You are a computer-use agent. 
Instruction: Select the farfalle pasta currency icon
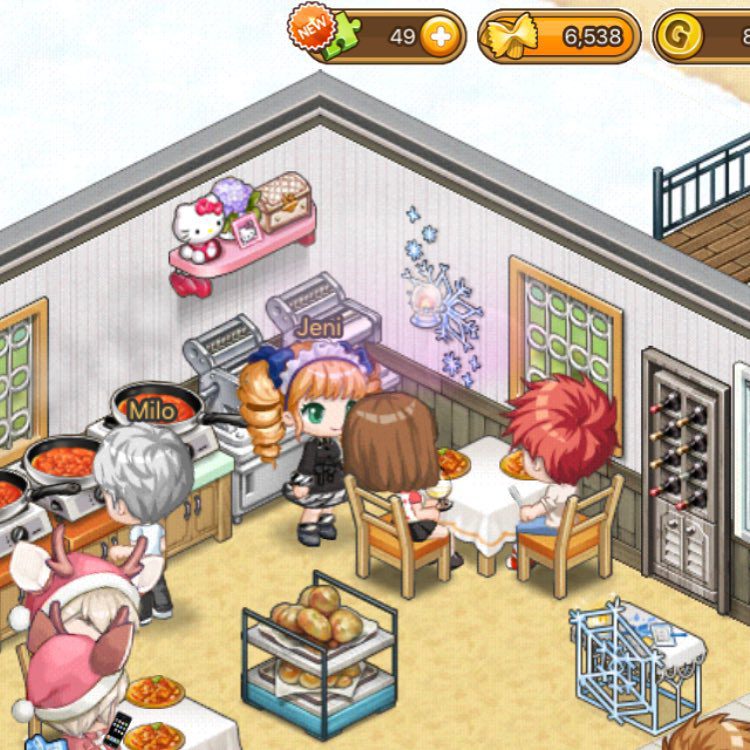(x=507, y=38)
